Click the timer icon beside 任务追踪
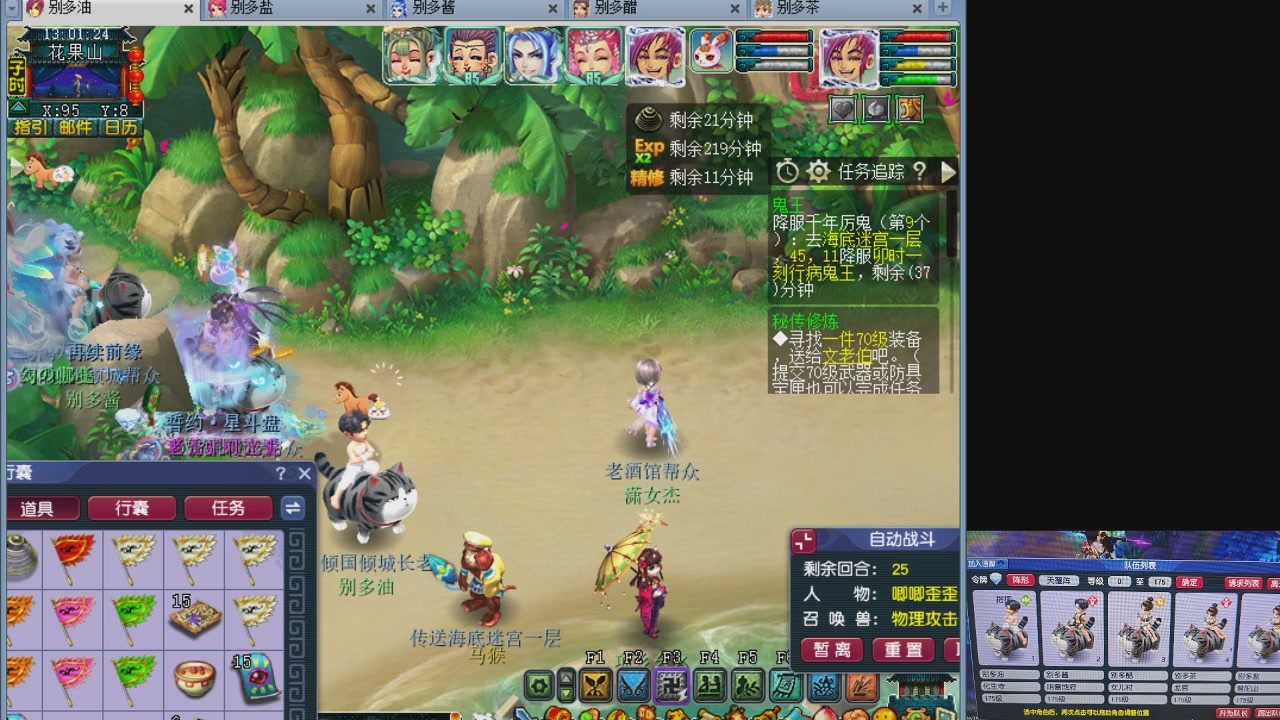1280x720 pixels. [787, 171]
